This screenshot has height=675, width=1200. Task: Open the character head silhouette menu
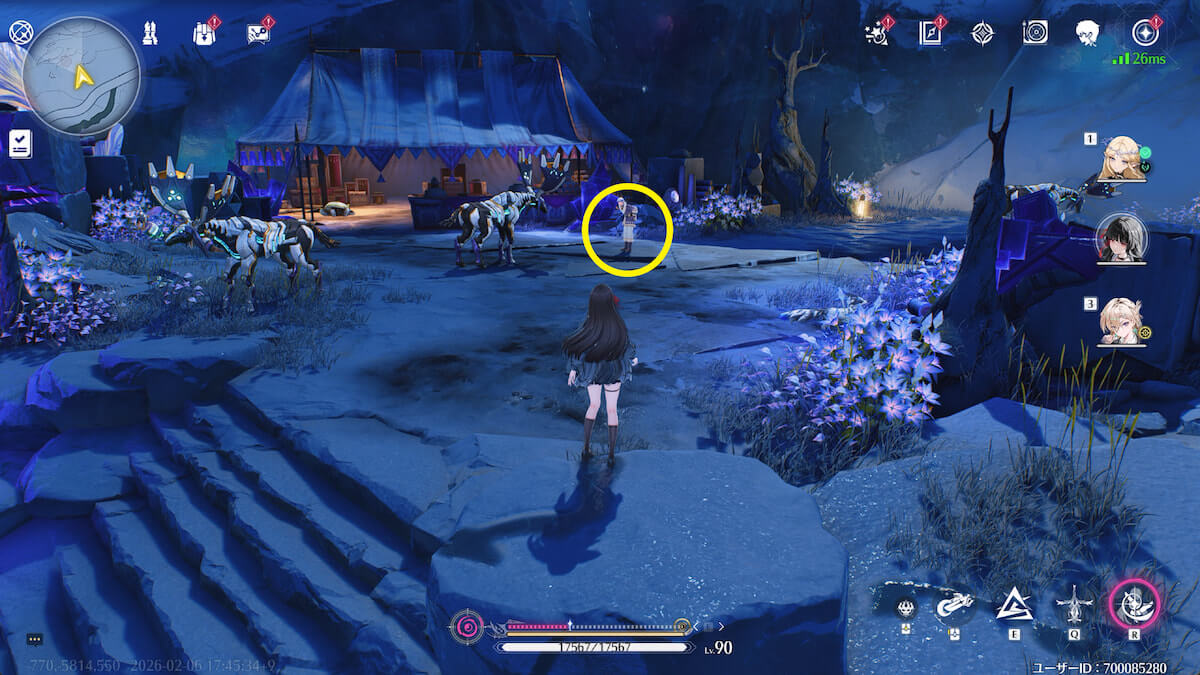tap(1088, 33)
